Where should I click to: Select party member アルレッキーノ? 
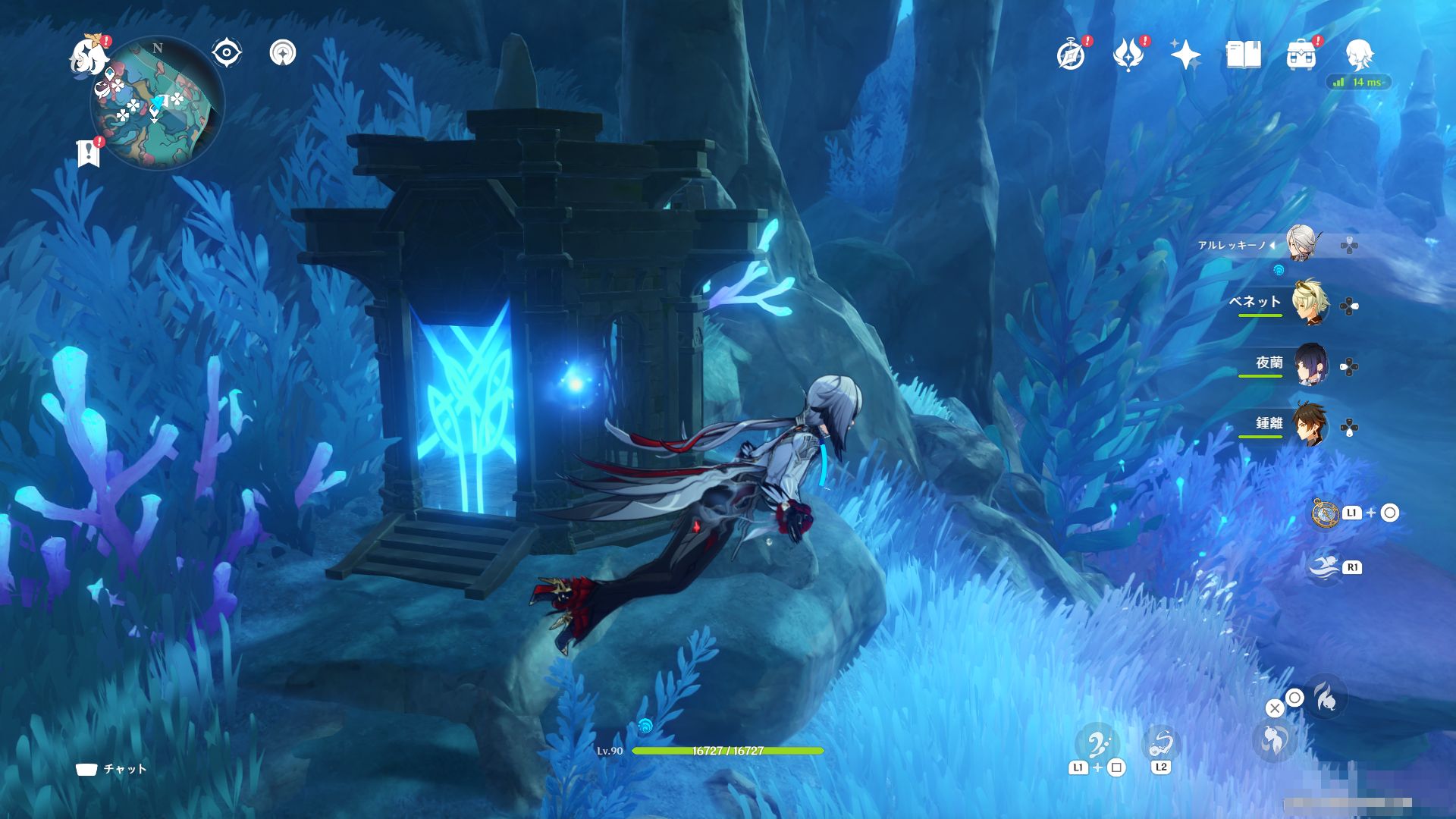(x=1303, y=244)
